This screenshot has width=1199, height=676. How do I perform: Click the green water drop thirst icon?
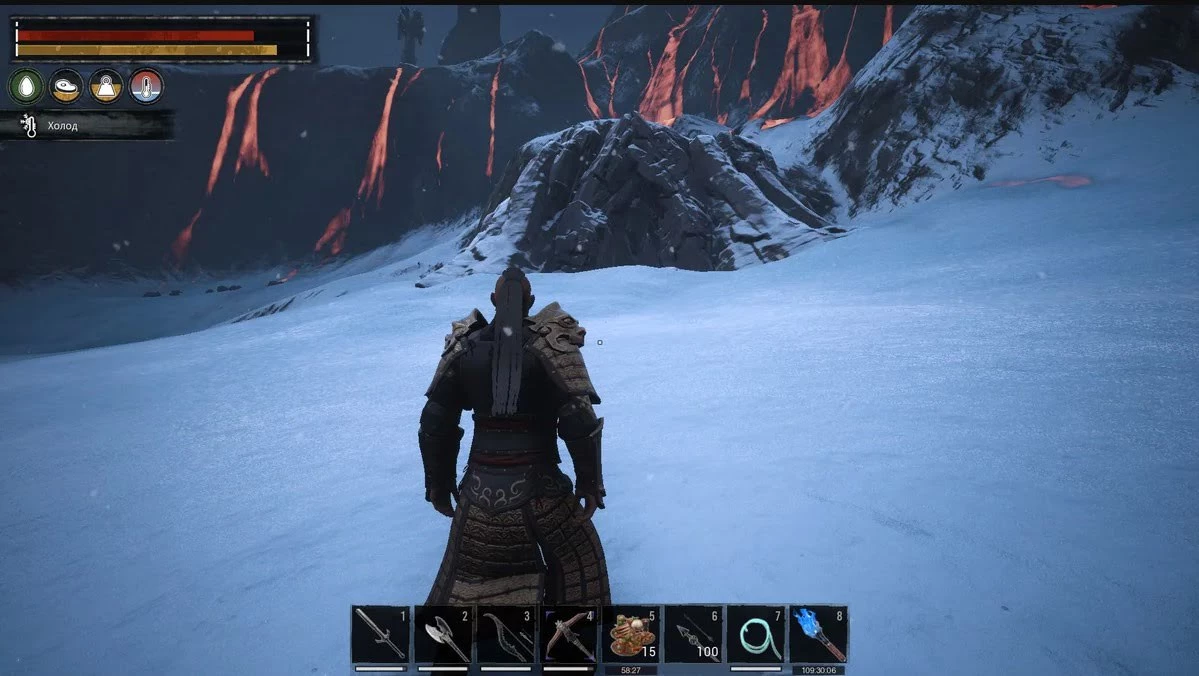coord(26,87)
